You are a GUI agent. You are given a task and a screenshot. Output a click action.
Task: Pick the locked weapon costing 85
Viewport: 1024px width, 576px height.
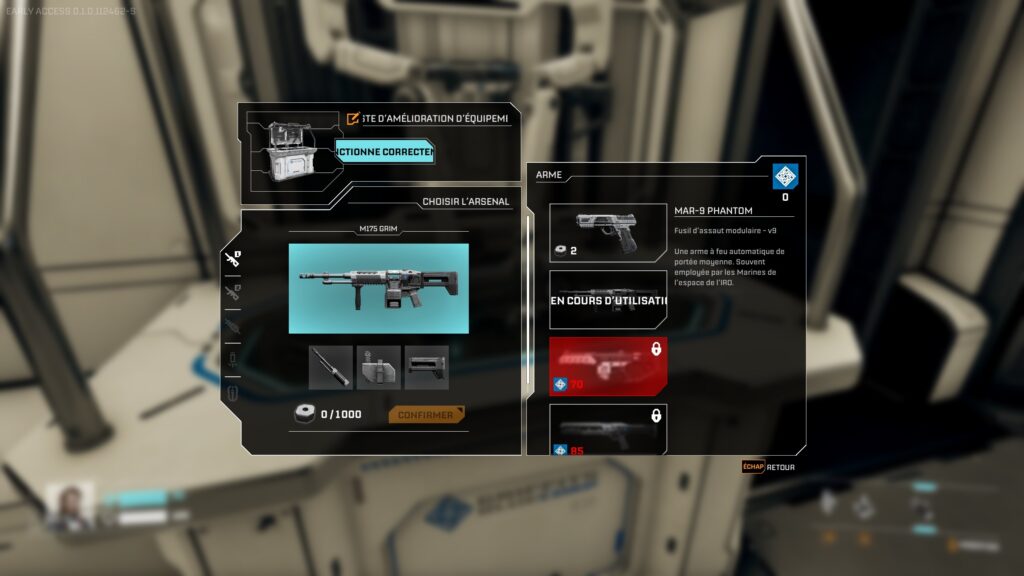(608, 430)
